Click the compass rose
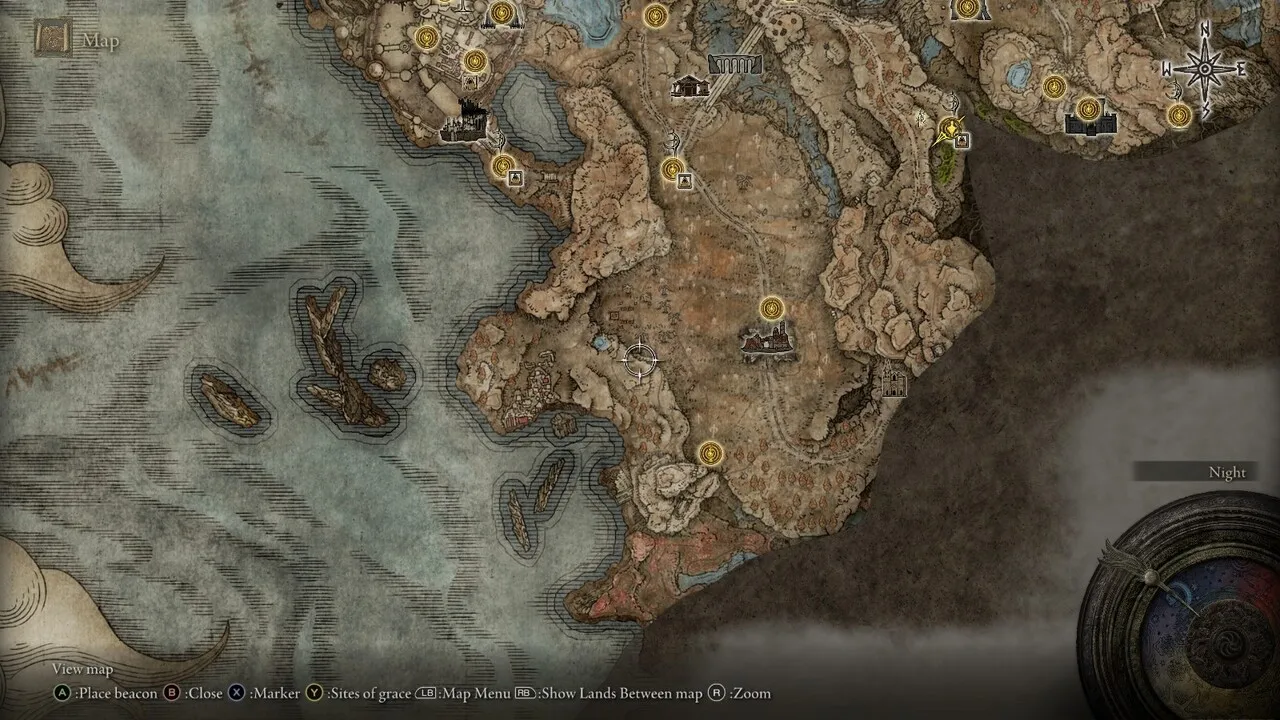This screenshot has width=1280, height=720. [1203, 69]
